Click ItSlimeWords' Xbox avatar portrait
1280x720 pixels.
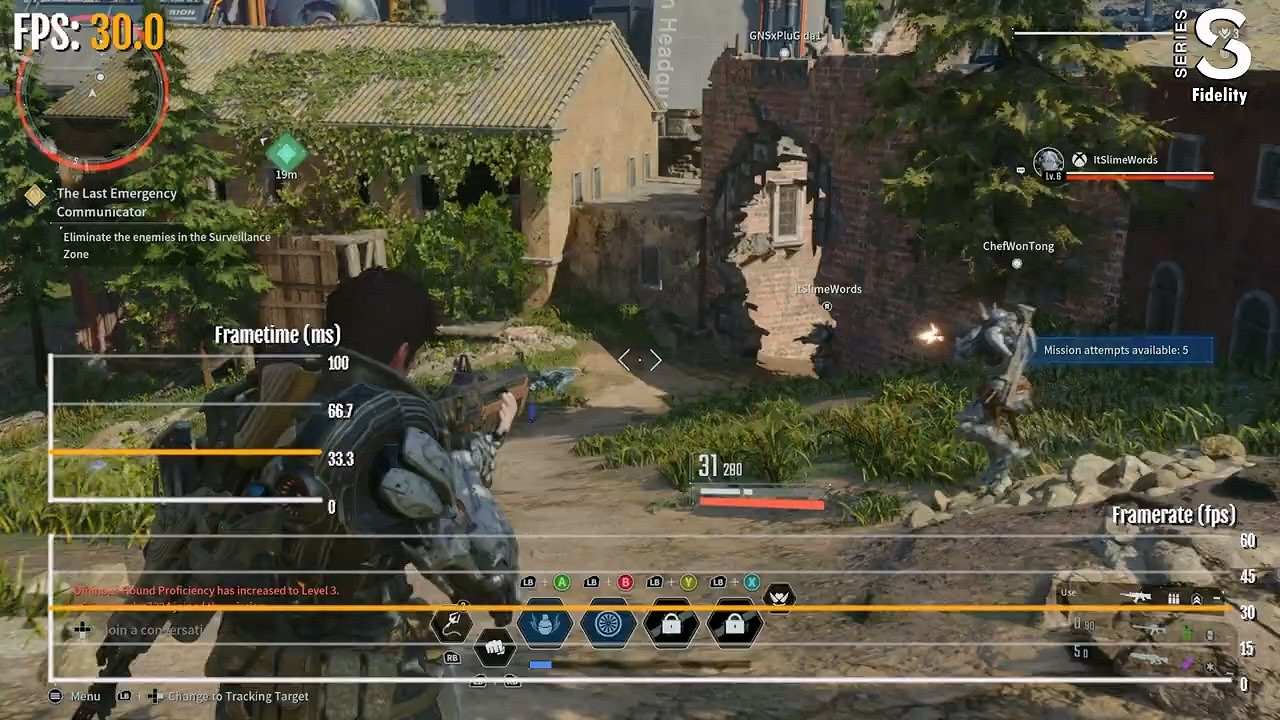[x=1047, y=162]
